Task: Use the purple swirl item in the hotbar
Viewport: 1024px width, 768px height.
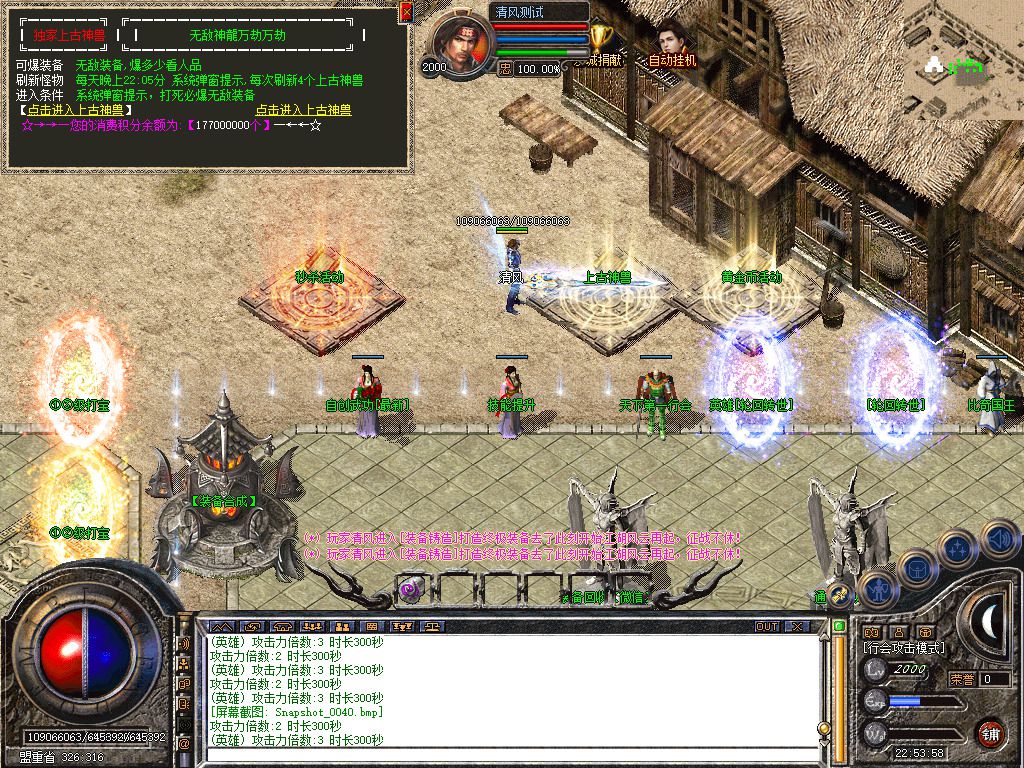Action: pyautogui.click(x=411, y=590)
